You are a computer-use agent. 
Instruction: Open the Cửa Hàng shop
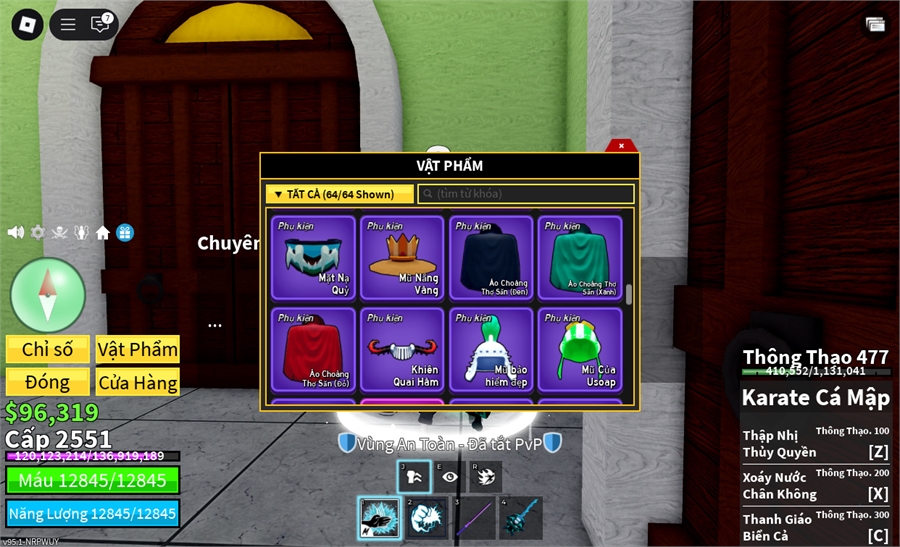138,382
